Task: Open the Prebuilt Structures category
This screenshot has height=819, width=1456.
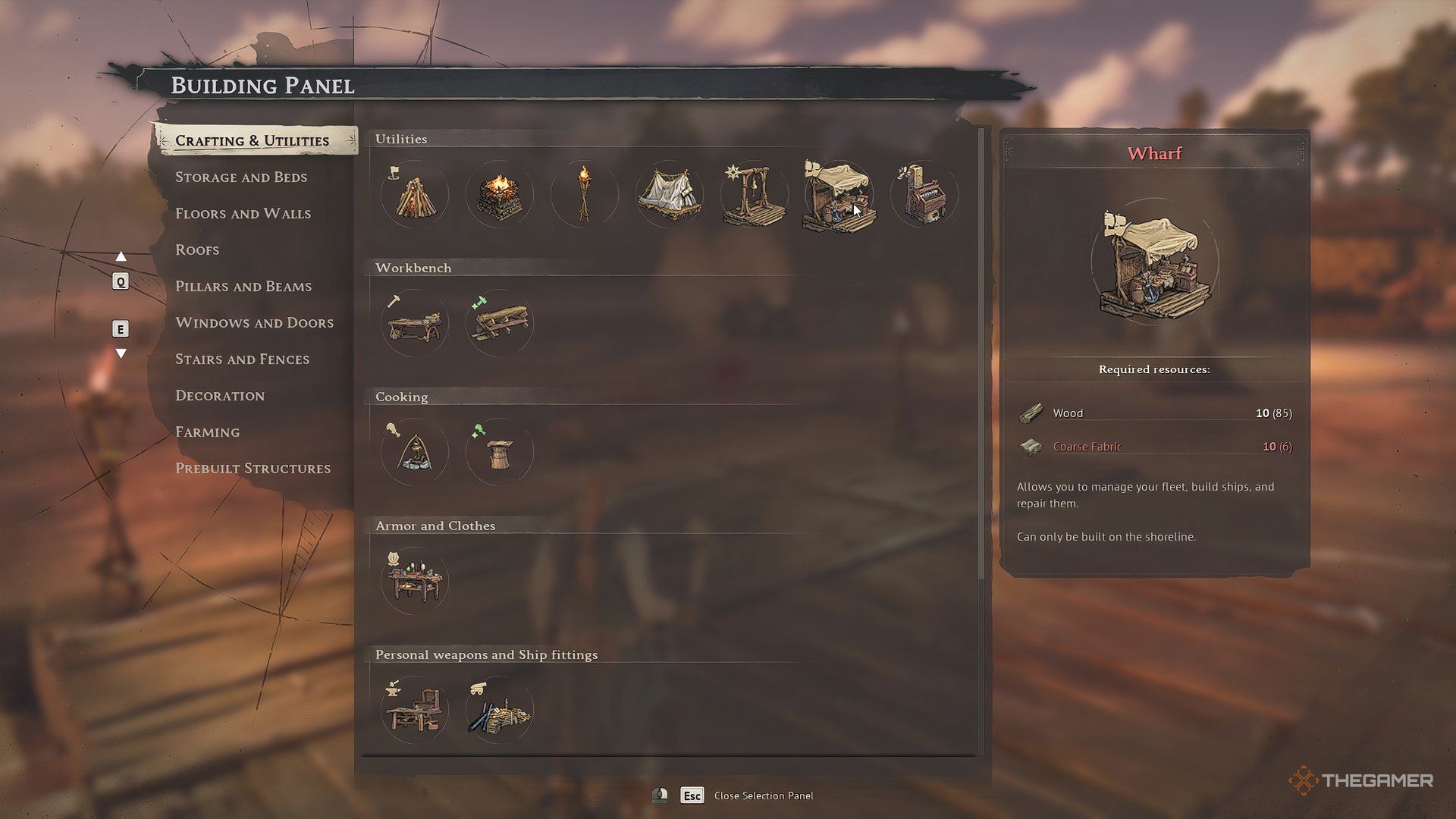Action: coord(253,469)
